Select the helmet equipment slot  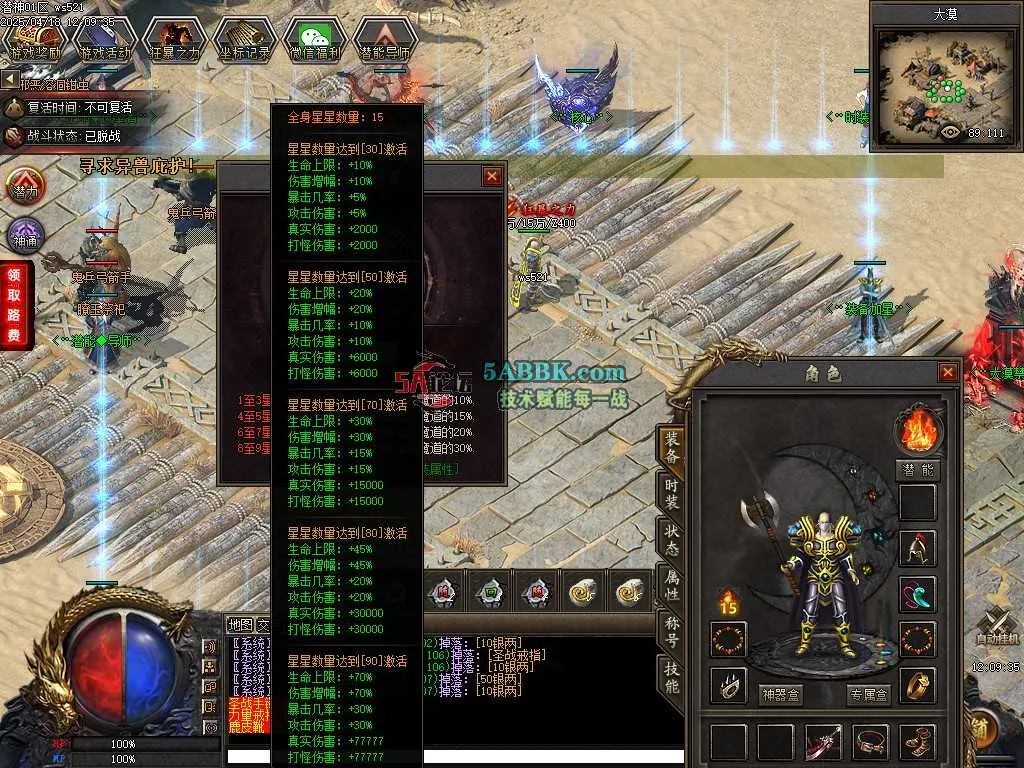917,548
